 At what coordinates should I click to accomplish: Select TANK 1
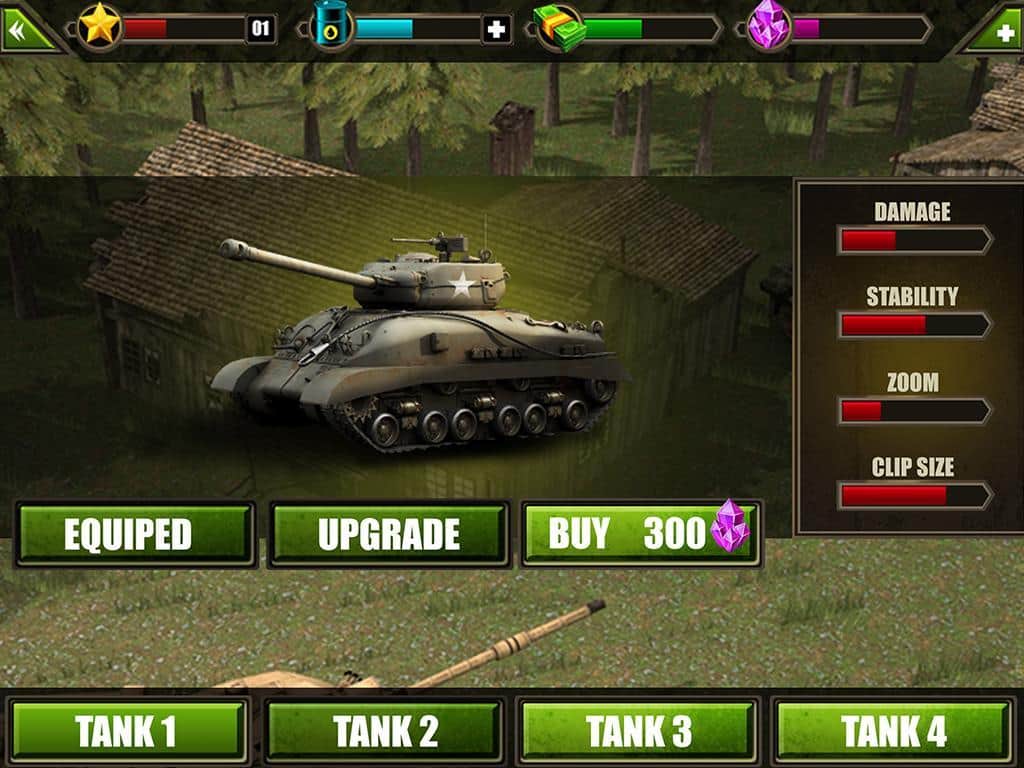pos(127,731)
